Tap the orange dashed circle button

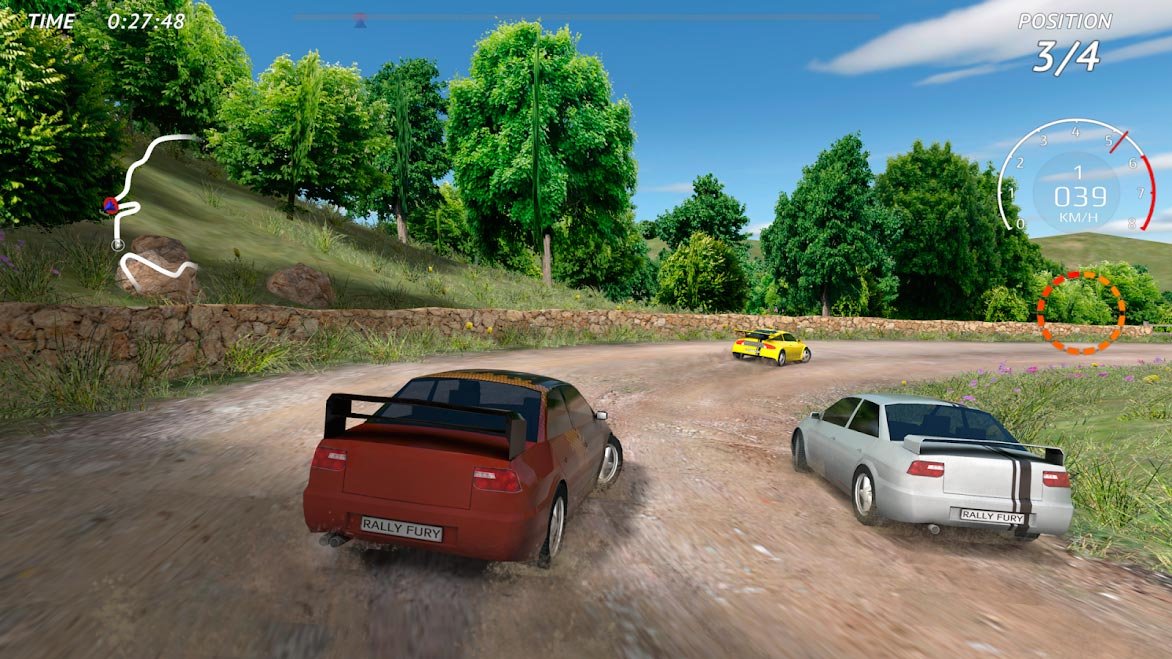click(x=1081, y=312)
